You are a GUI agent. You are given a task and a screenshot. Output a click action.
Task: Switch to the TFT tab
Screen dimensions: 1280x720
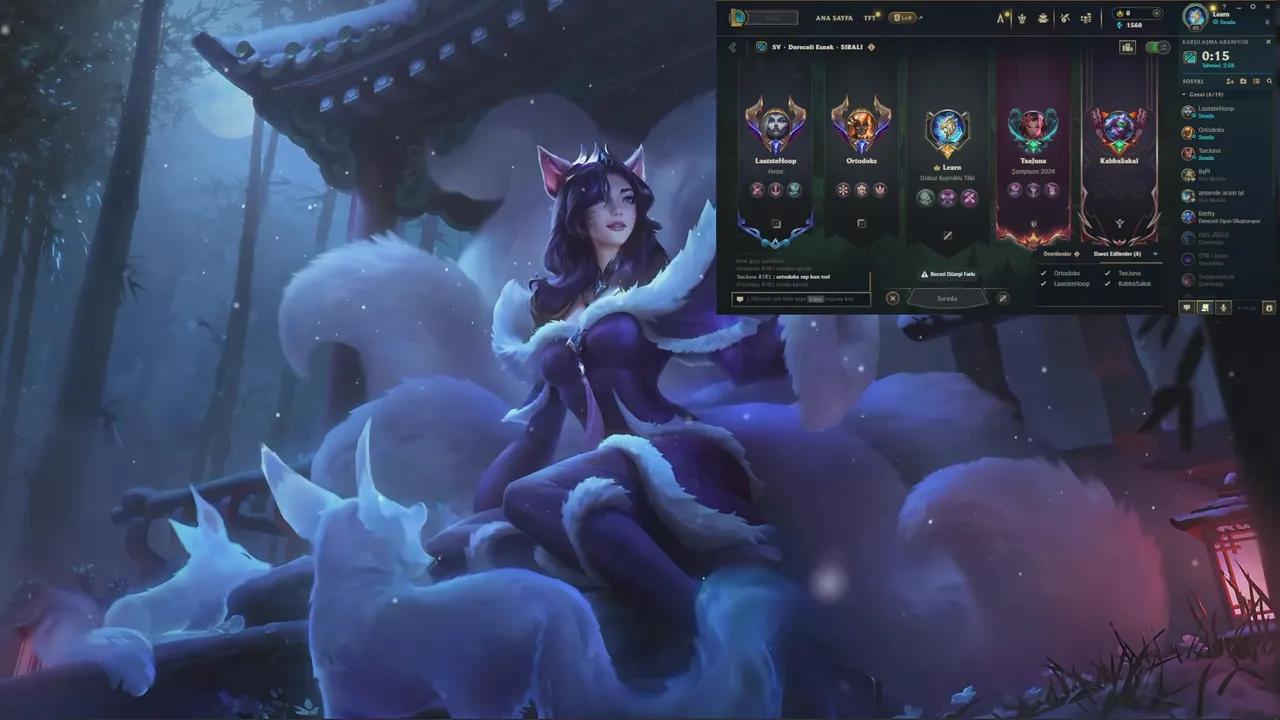867,17
